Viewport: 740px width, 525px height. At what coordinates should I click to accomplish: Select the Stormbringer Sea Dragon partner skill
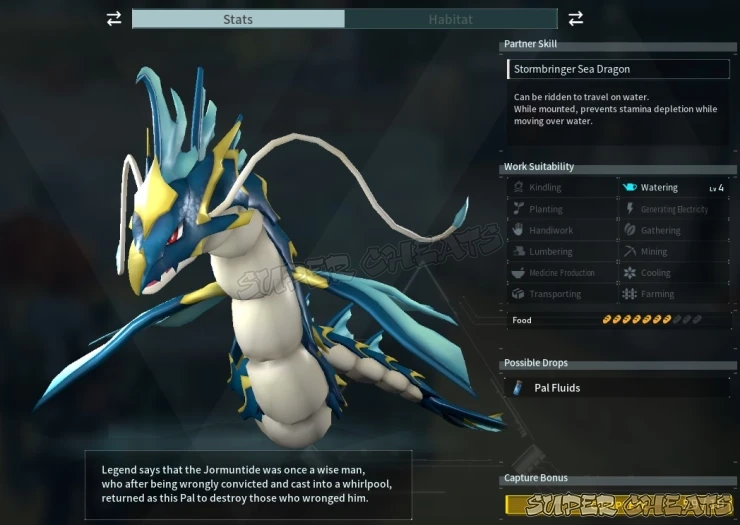617,69
